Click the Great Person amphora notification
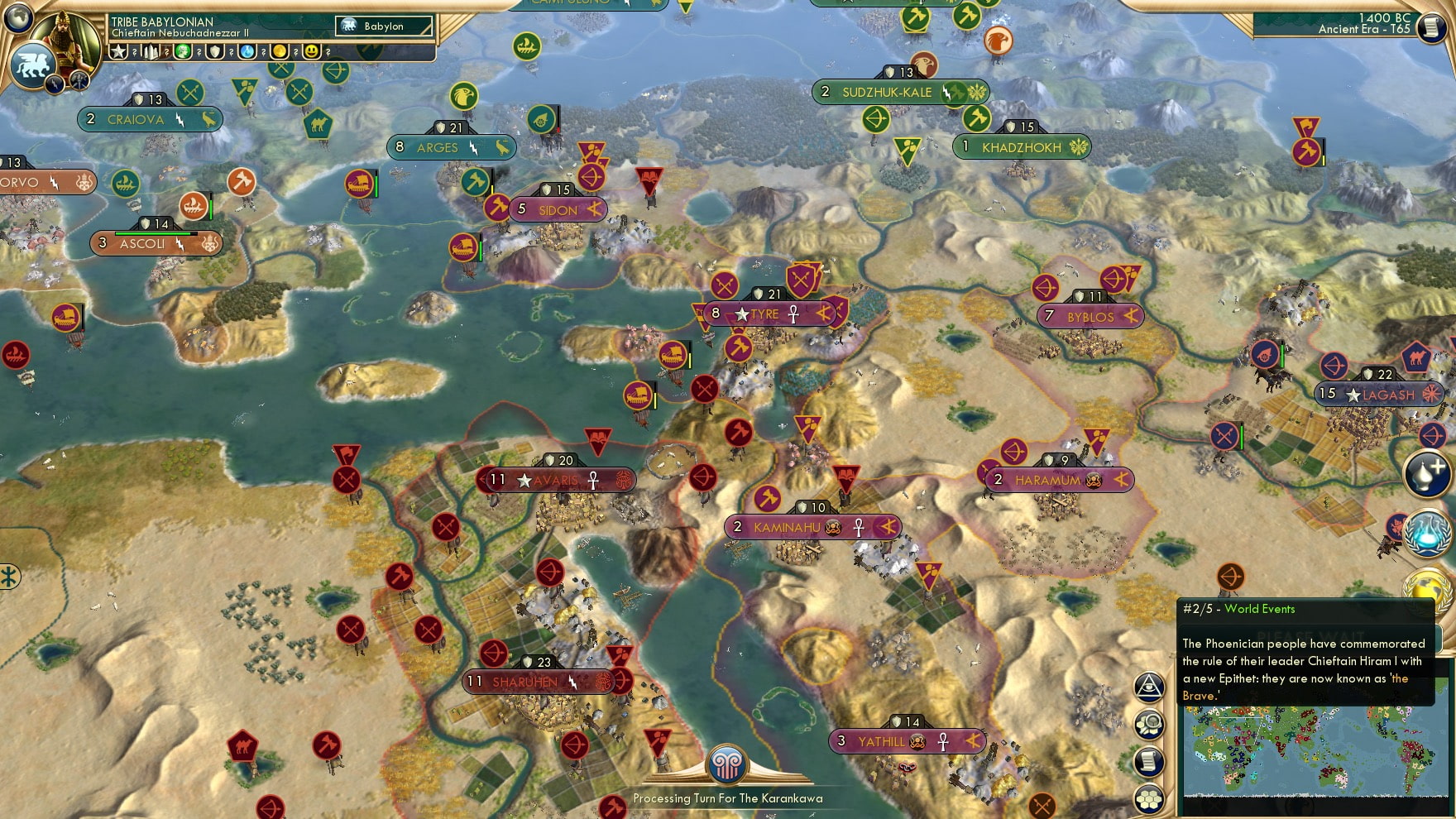Viewport: 1456px width, 819px height. (x=1425, y=475)
